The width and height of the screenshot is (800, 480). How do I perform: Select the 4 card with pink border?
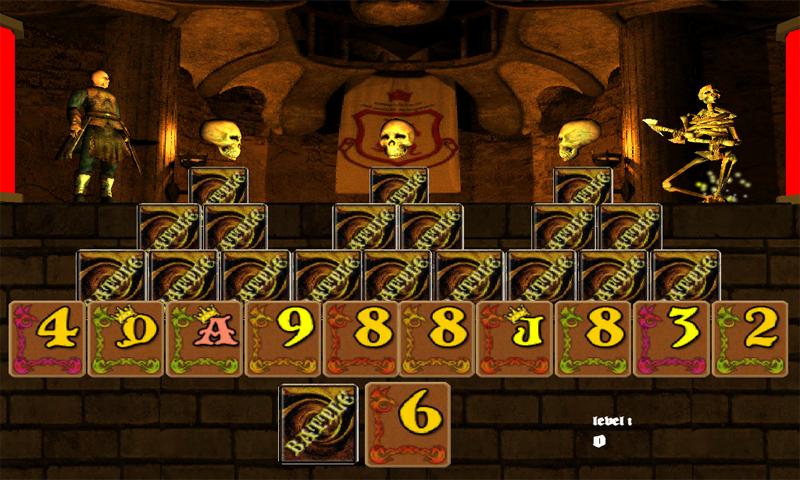(48, 338)
